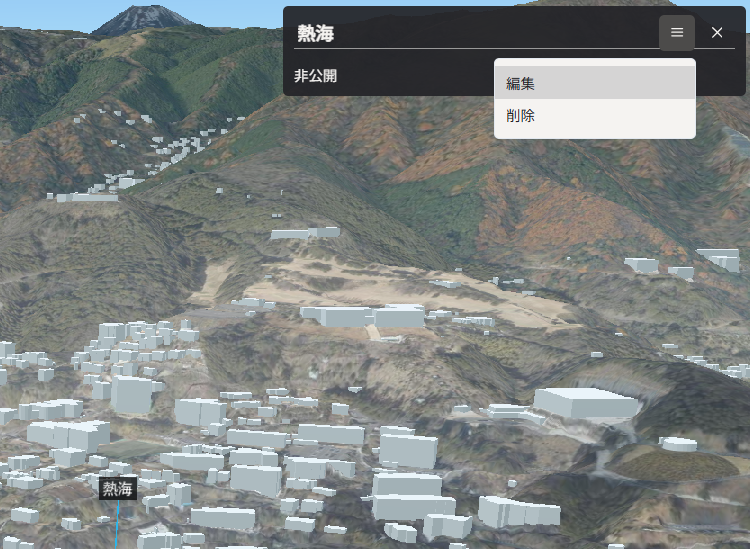Select the 削除 menu option

(x=594, y=116)
